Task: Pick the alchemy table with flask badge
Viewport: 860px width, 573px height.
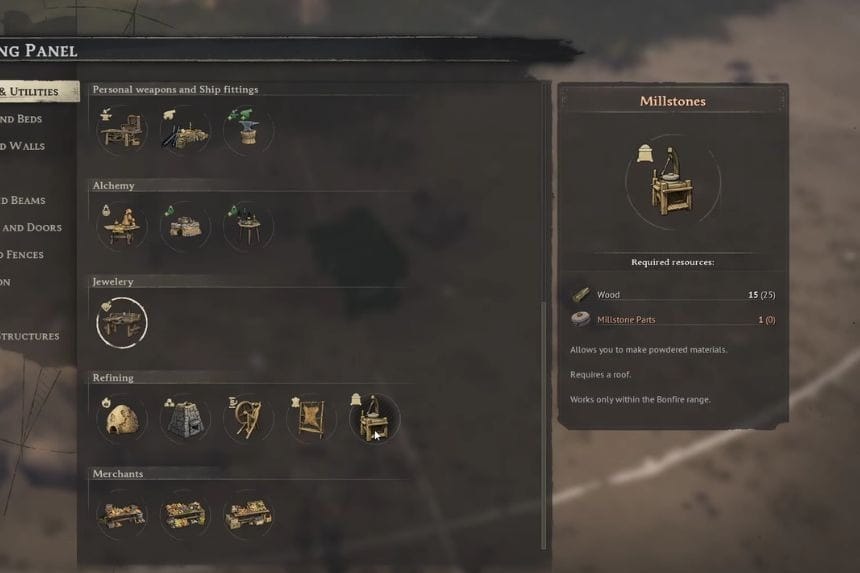Action: [122, 226]
